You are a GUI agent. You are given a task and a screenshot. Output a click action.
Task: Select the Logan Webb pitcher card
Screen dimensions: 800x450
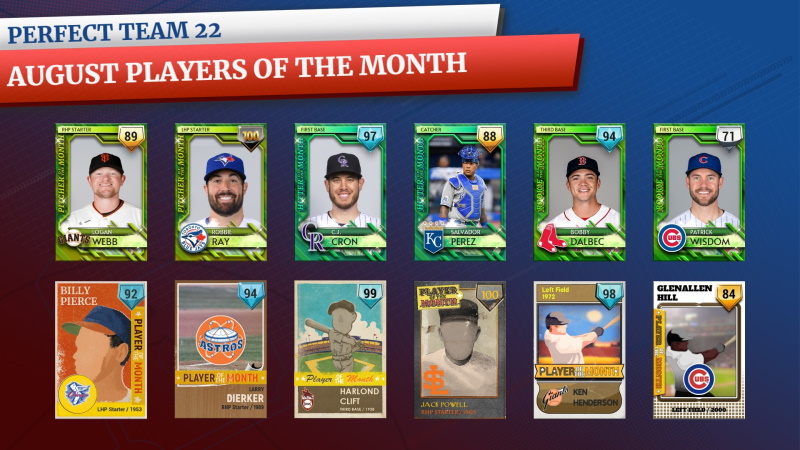(100, 192)
